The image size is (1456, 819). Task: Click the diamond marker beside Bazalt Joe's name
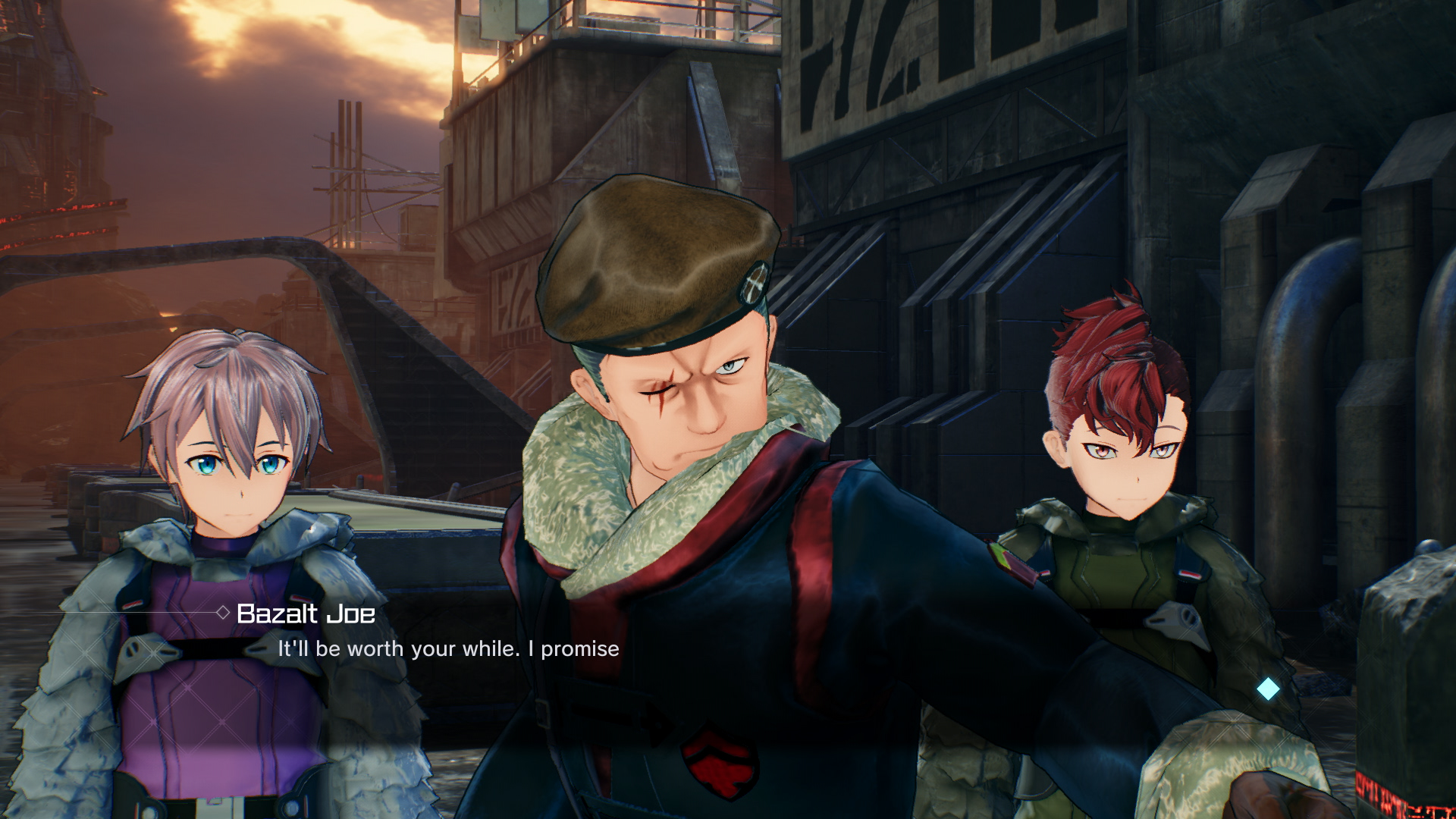tap(222, 613)
